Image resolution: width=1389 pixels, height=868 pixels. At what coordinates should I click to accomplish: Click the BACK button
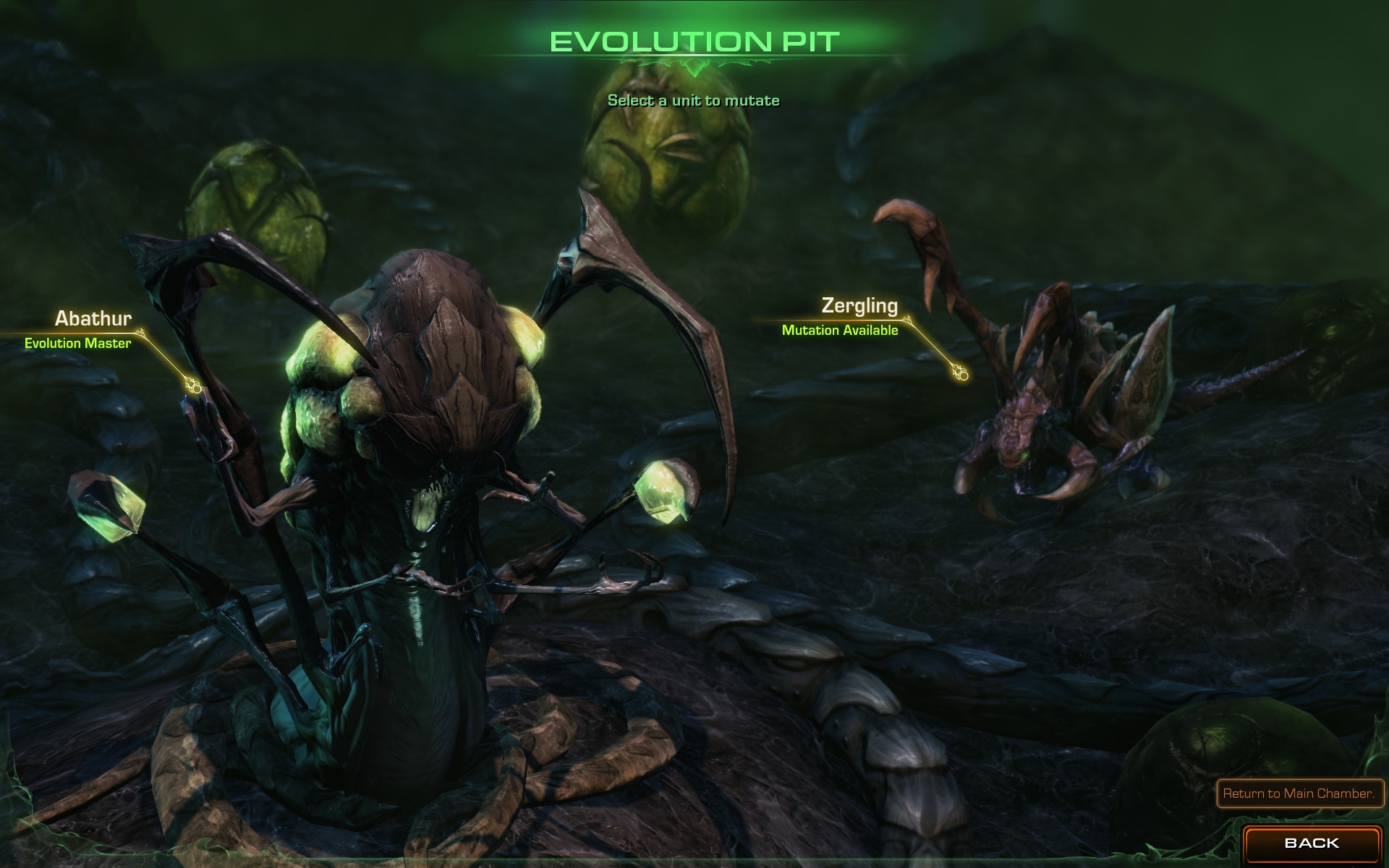[1311, 843]
